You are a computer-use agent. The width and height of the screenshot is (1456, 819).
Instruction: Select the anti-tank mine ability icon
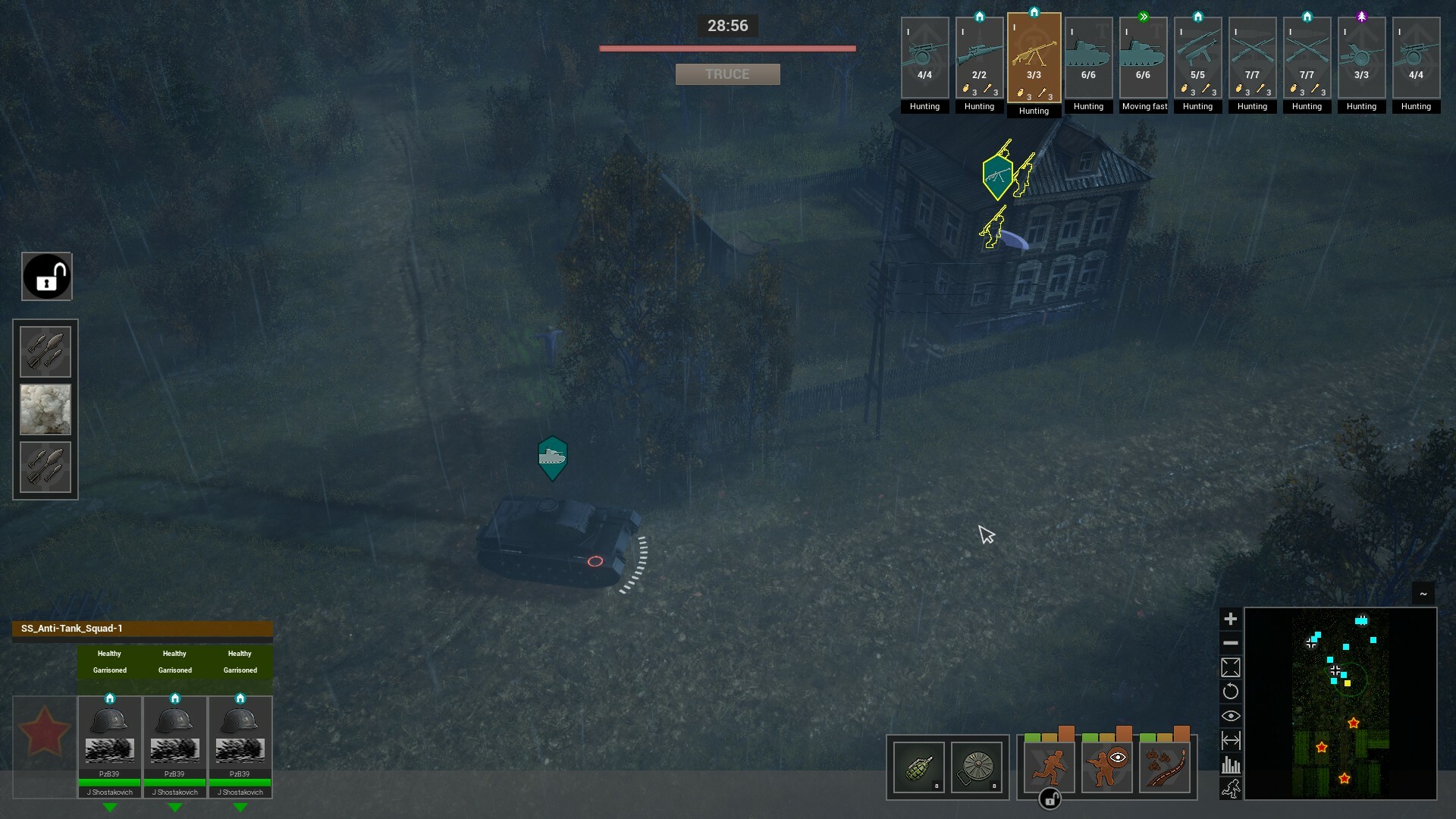pos(977,767)
